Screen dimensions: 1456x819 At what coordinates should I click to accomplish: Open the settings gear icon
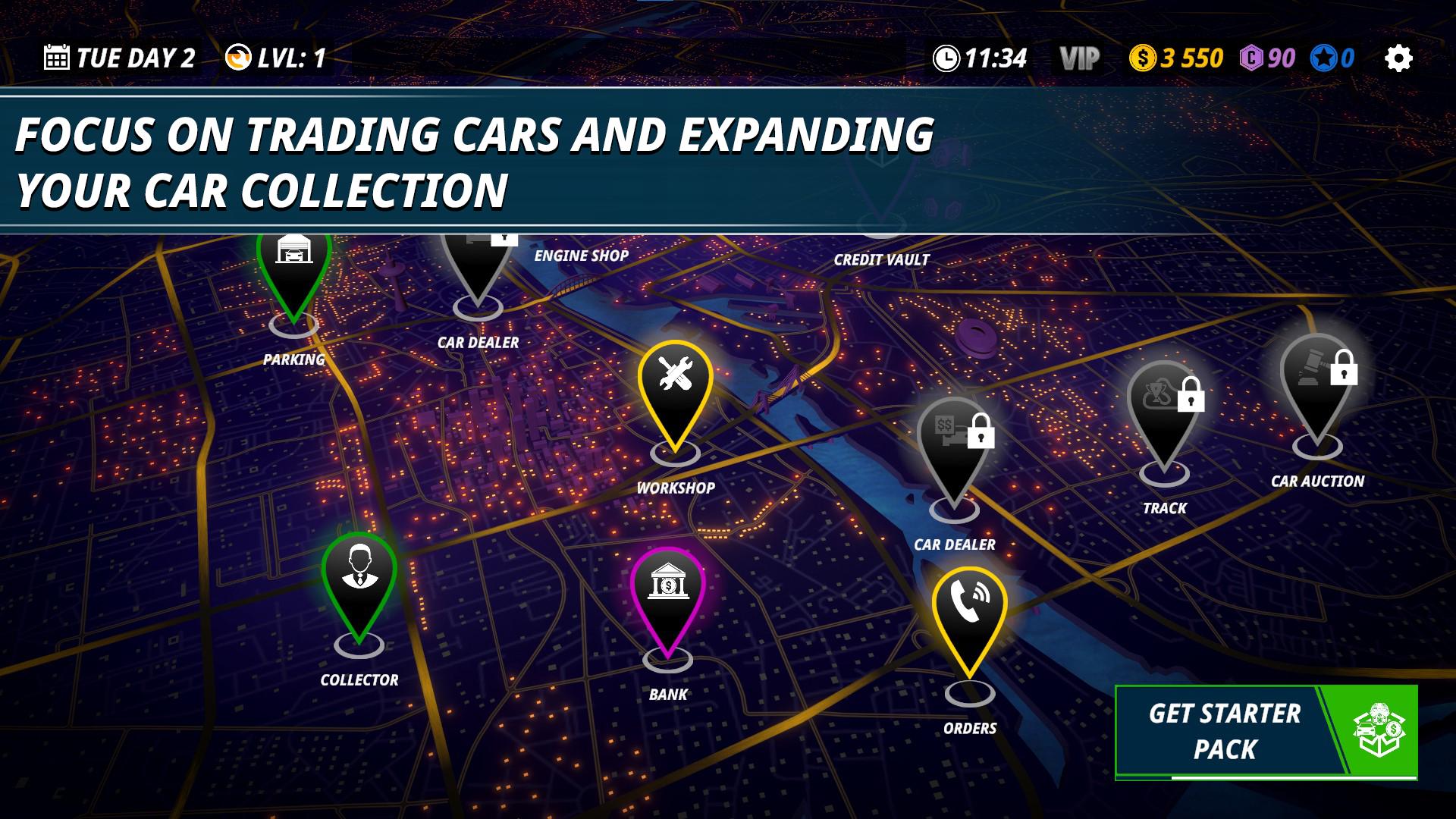(1398, 58)
